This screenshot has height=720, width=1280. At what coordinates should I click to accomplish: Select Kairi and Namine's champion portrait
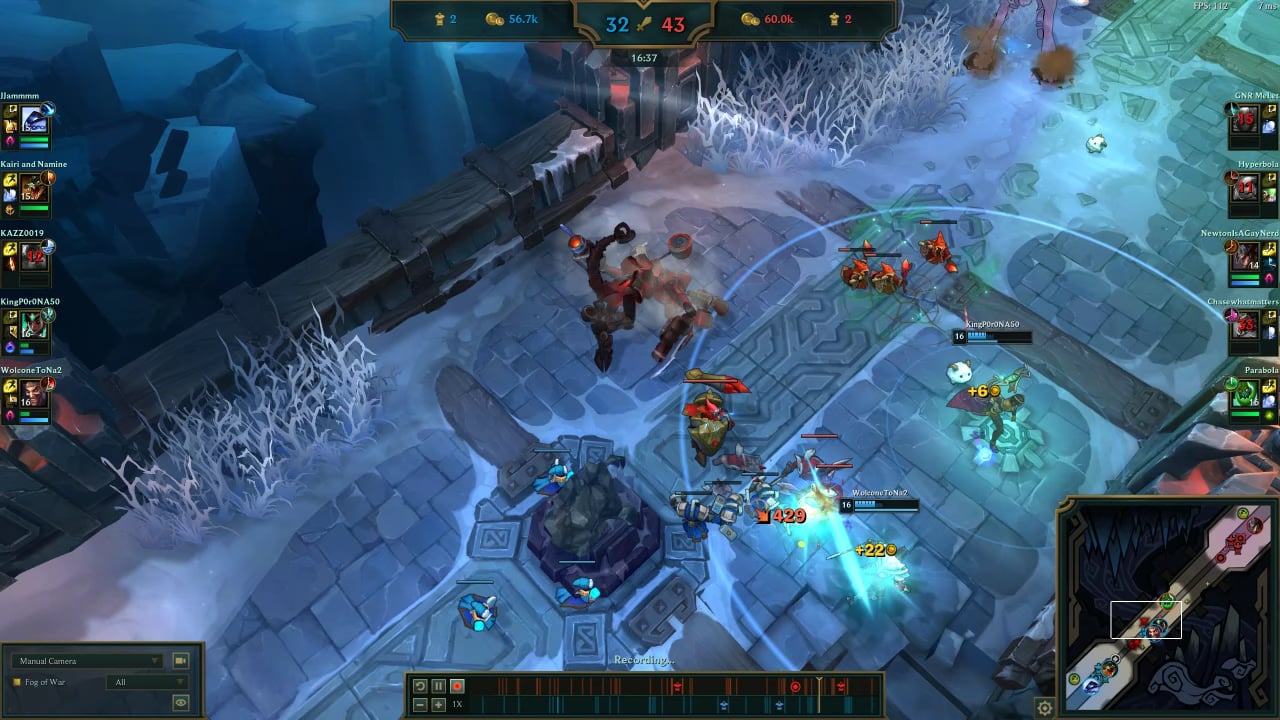click(x=35, y=188)
